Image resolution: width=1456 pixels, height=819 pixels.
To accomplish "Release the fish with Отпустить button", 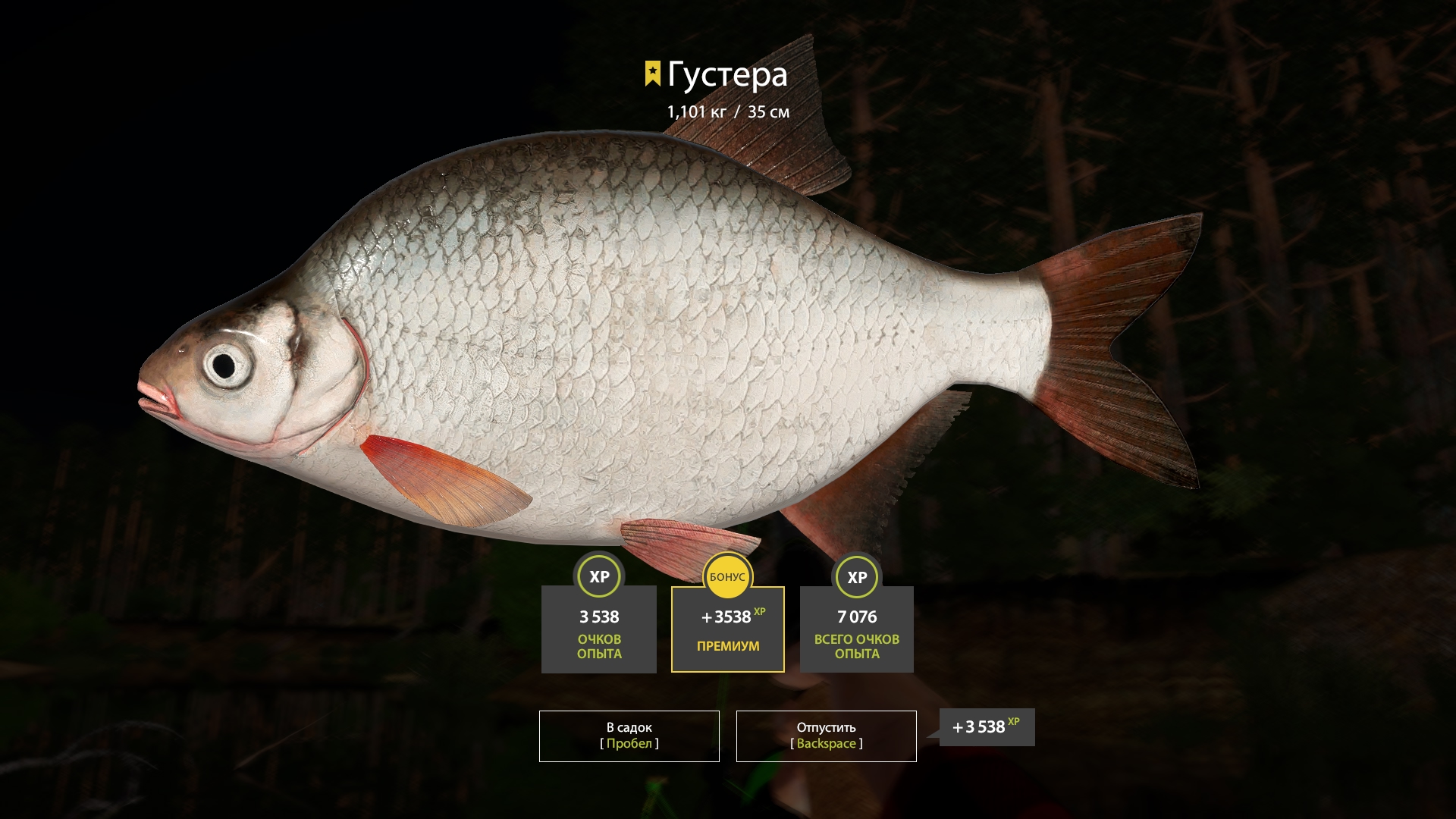I will coord(826,736).
